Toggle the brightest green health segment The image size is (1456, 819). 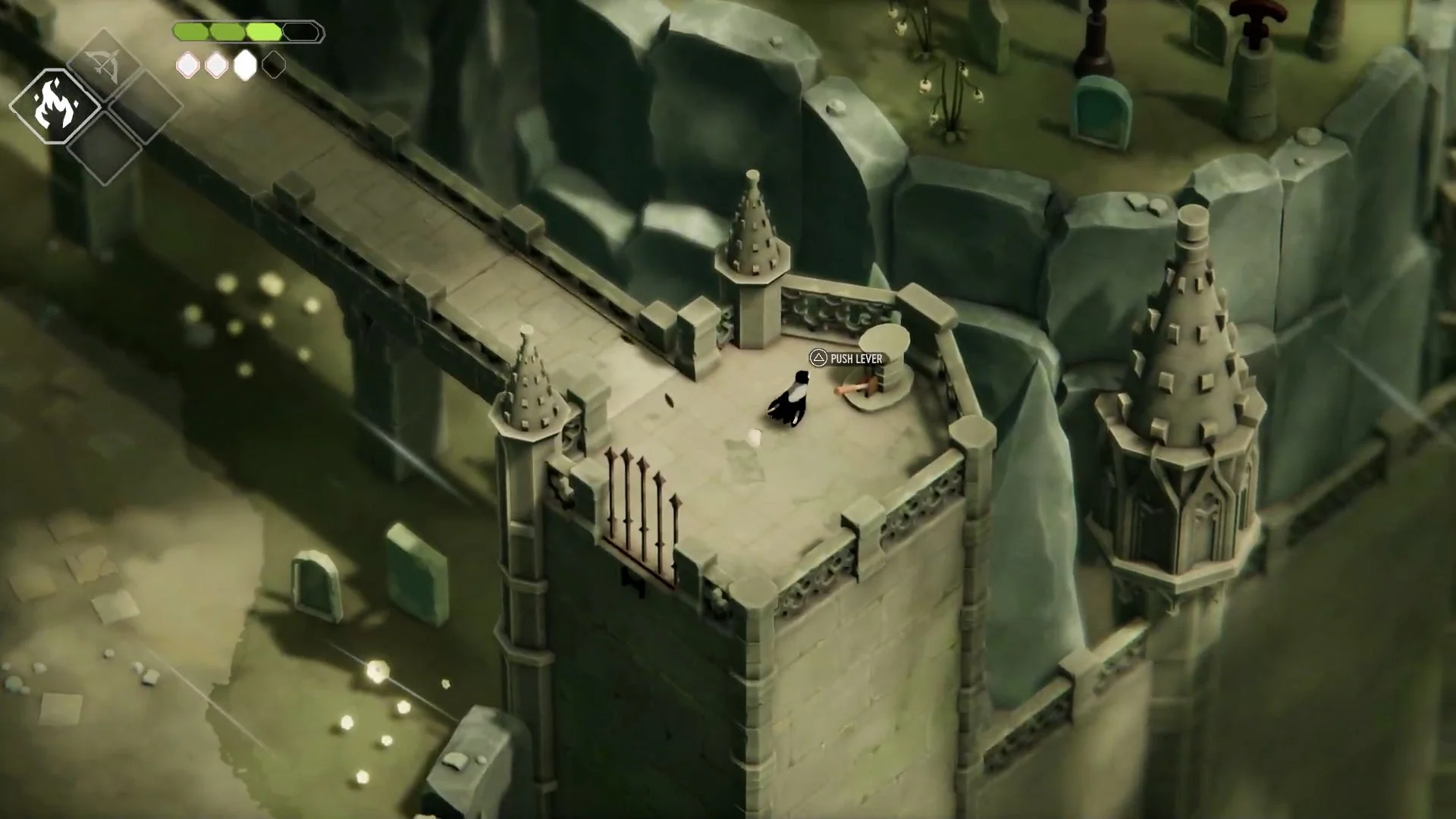click(x=263, y=30)
